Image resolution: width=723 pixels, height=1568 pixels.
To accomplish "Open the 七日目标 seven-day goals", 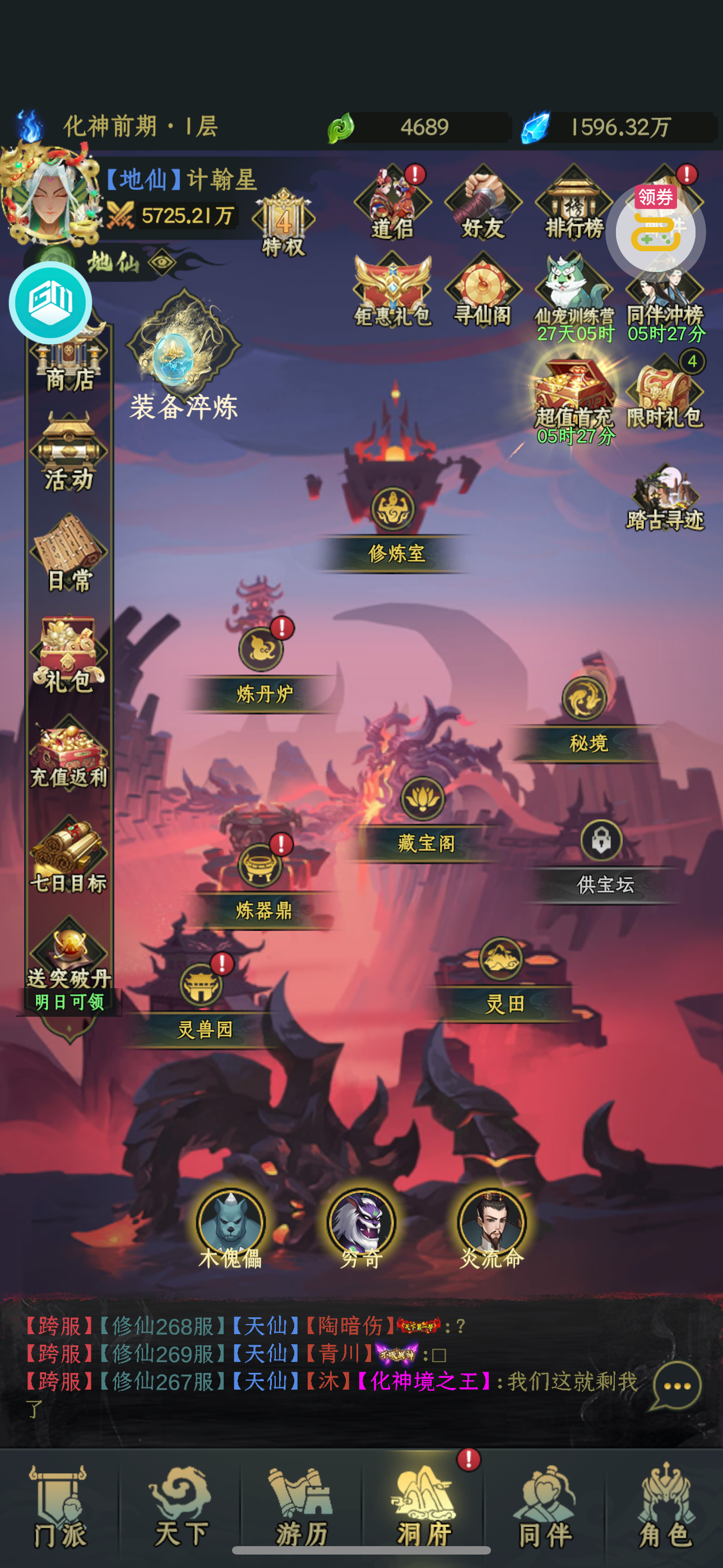I will (69, 856).
